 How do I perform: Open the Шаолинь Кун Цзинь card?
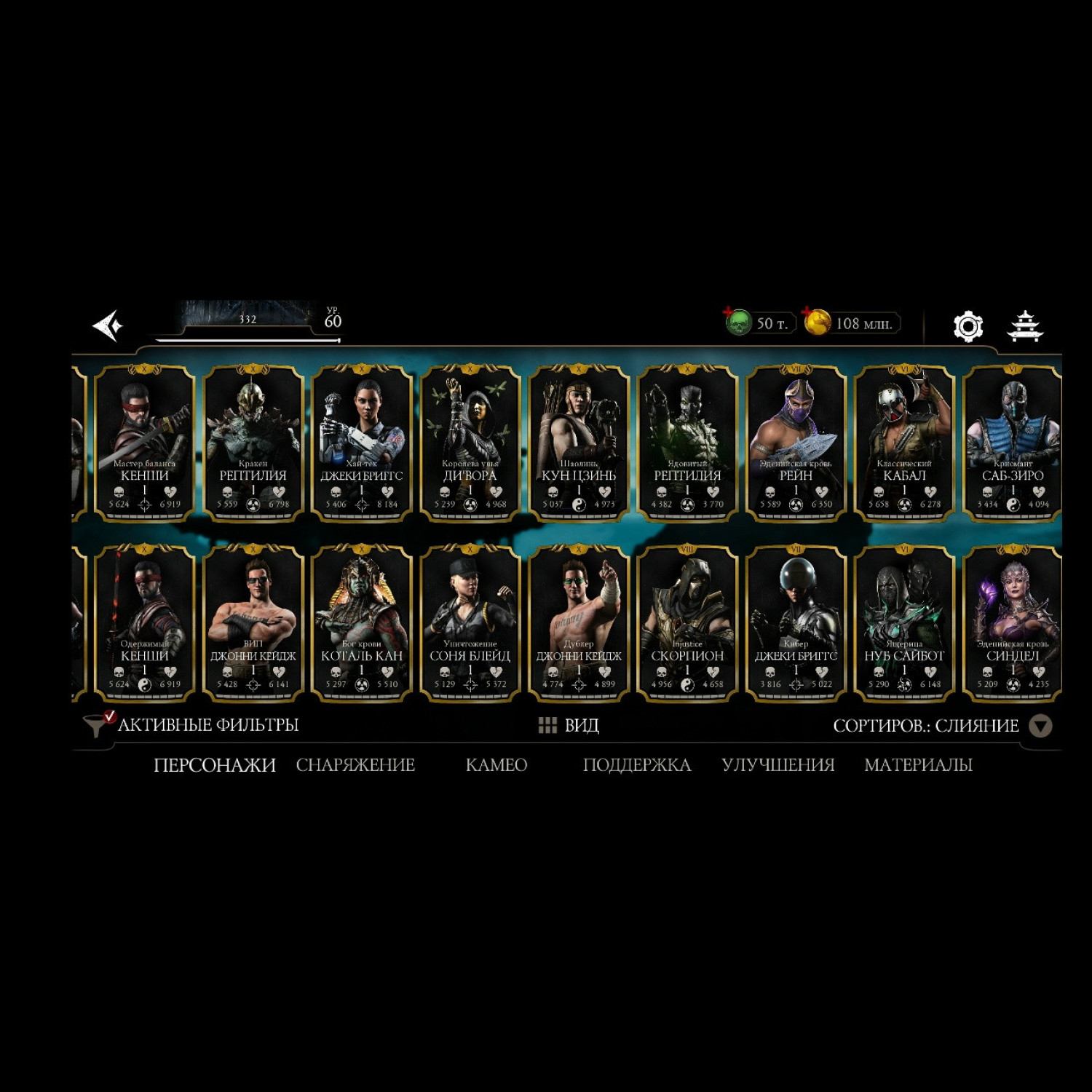(x=579, y=443)
